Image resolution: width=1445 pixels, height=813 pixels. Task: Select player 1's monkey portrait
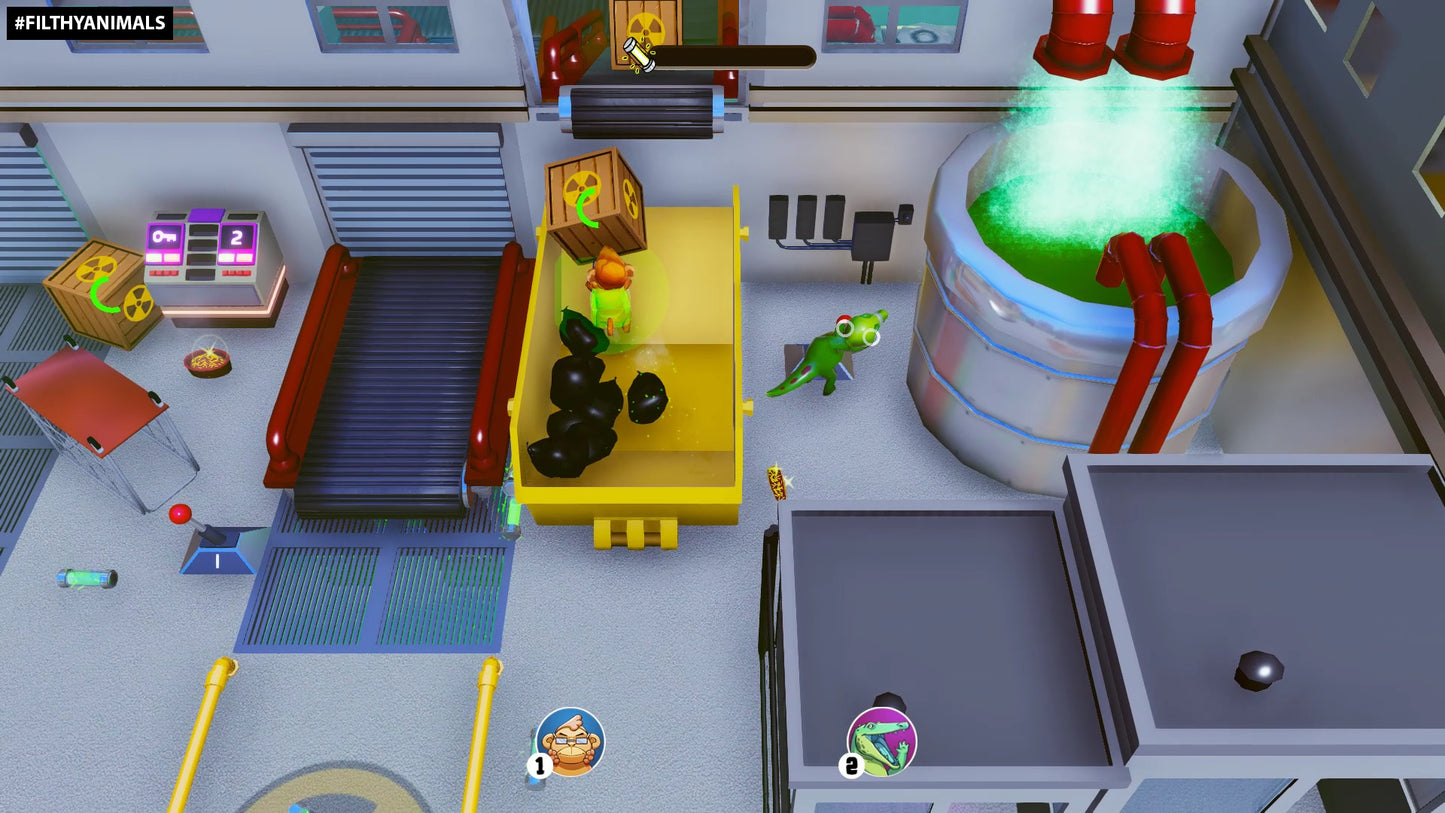point(570,742)
